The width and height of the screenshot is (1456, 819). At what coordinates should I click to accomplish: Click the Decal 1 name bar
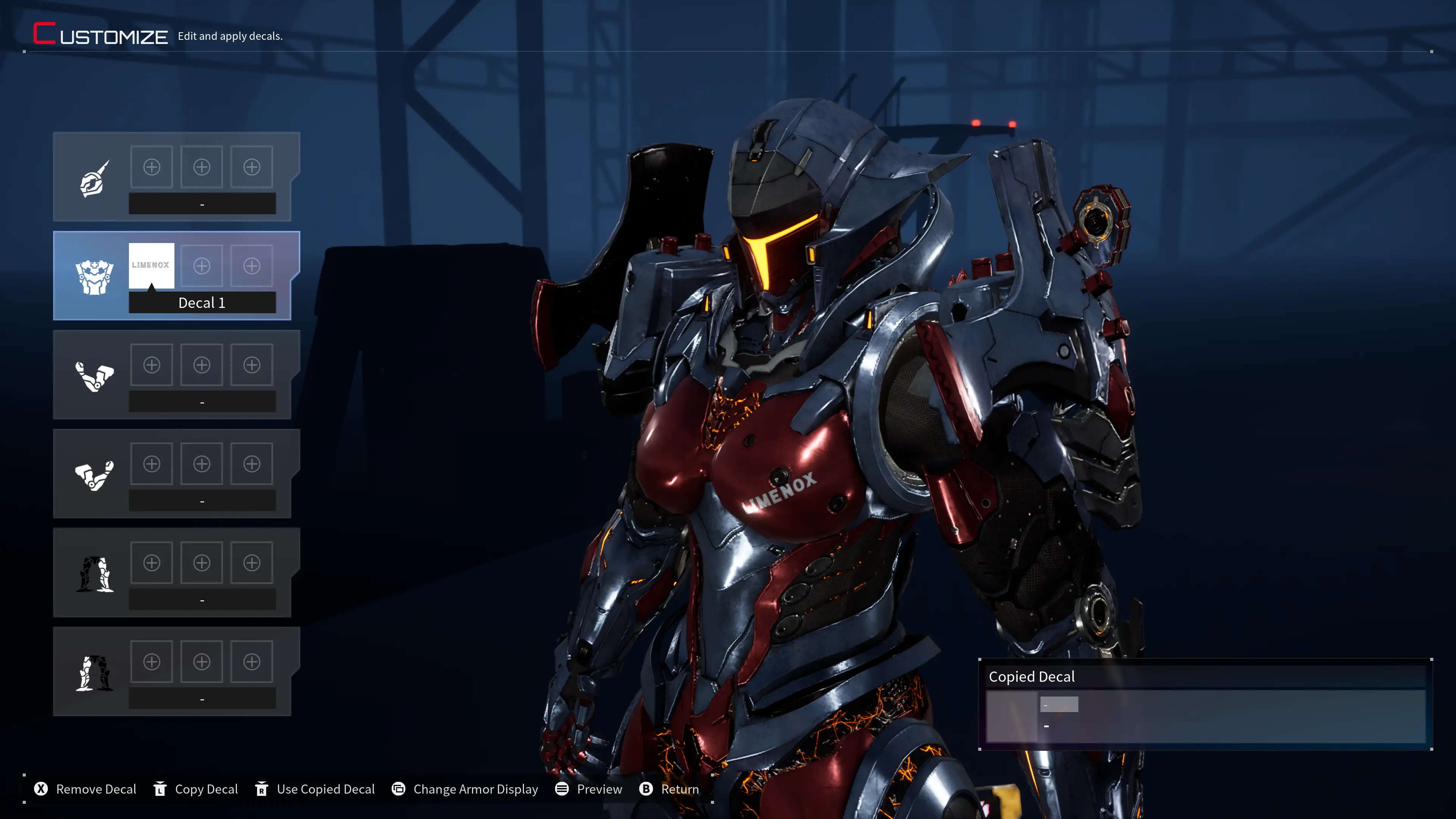[x=202, y=303]
